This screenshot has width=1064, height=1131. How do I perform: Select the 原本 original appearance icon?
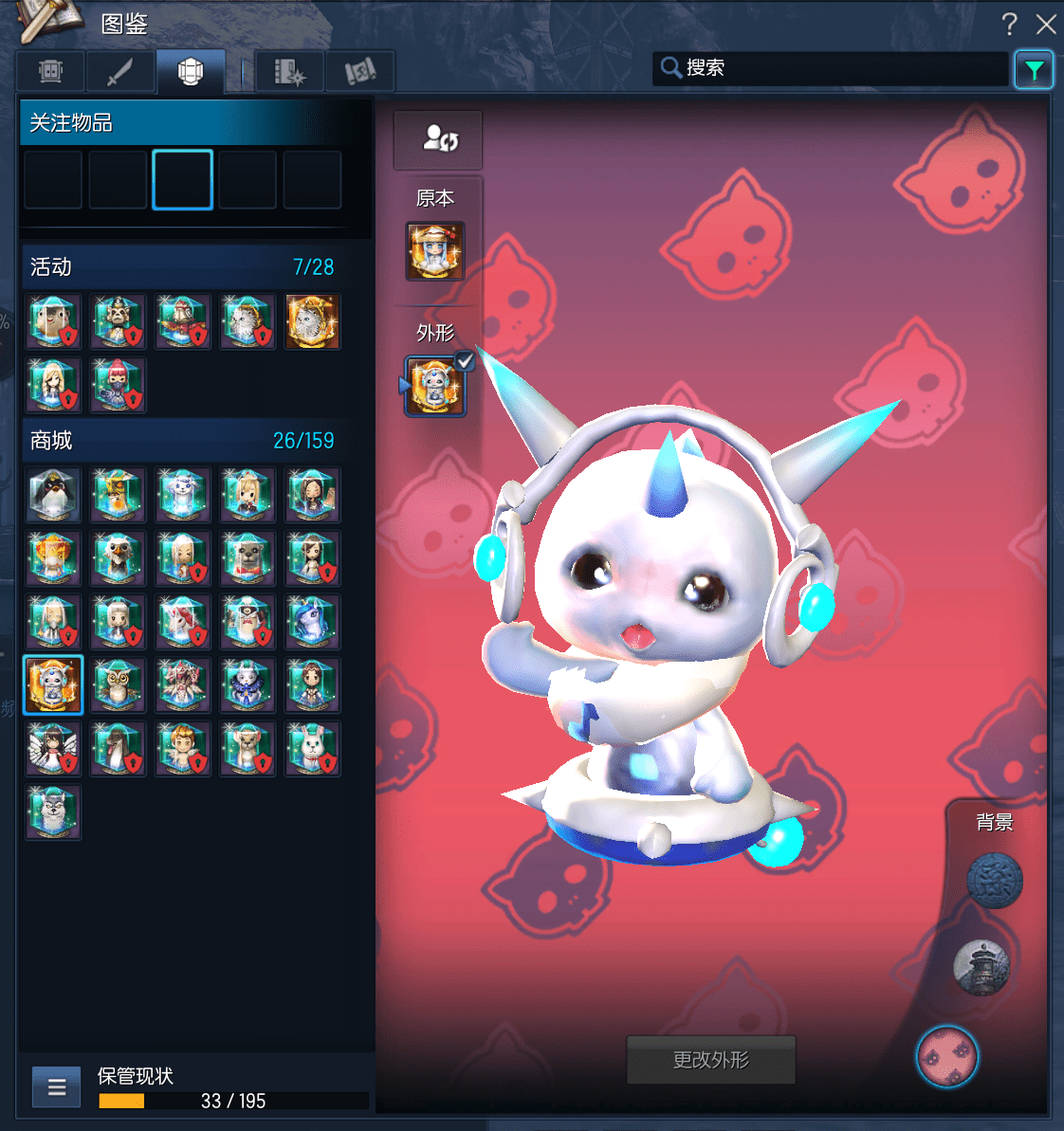coord(435,251)
